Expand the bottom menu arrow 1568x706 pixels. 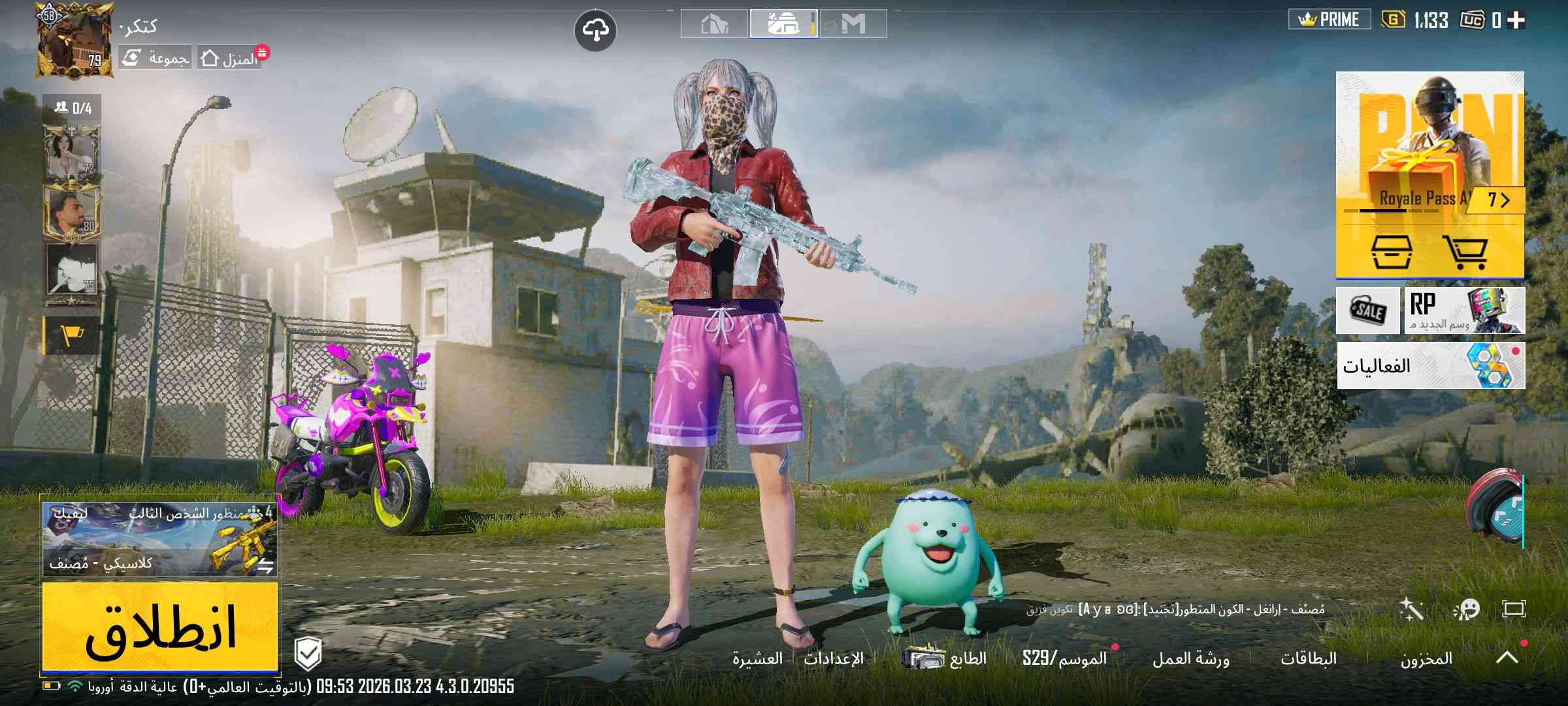click(x=1507, y=658)
